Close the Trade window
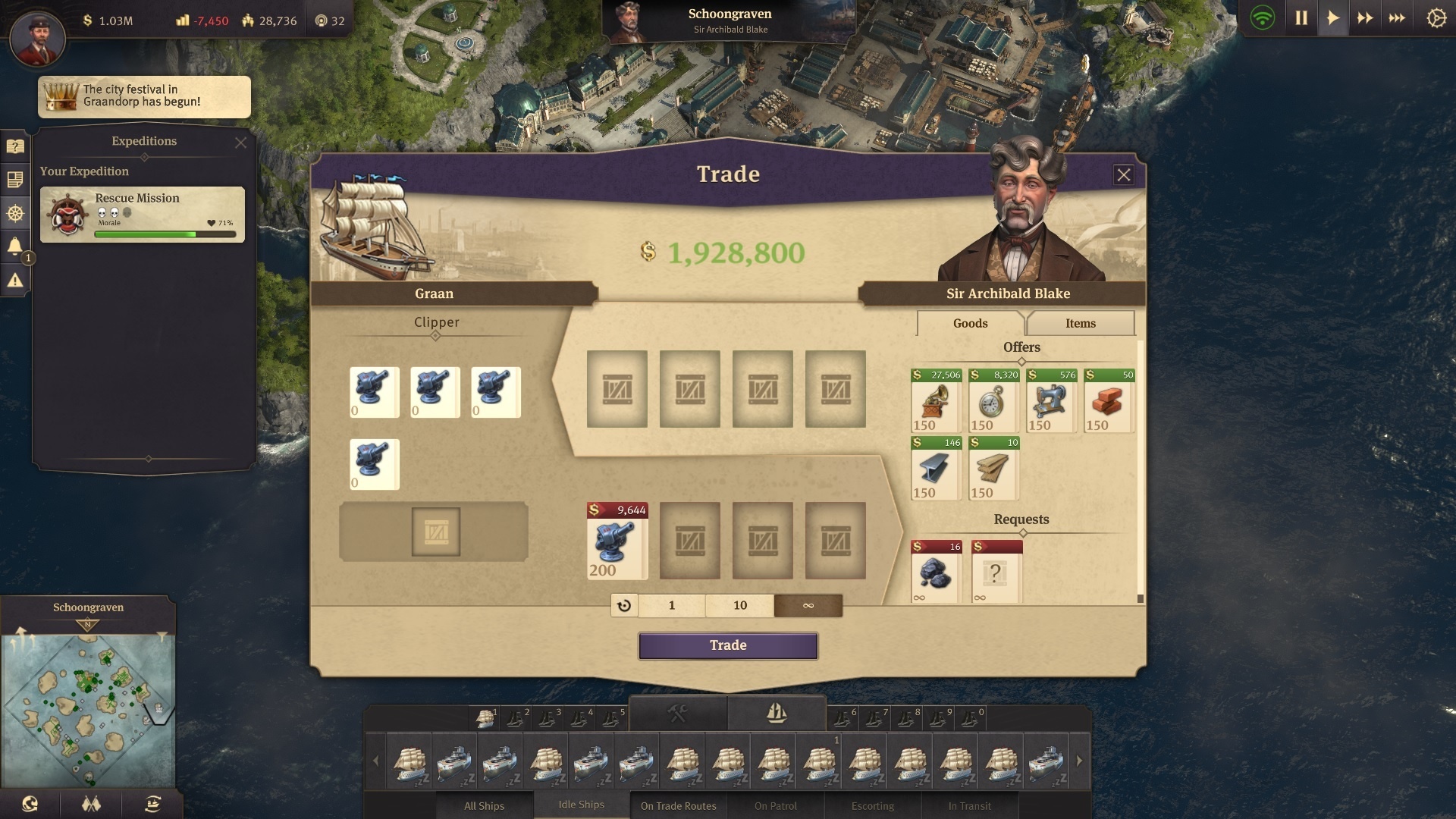Image resolution: width=1456 pixels, height=819 pixels. click(x=1123, y=175)
